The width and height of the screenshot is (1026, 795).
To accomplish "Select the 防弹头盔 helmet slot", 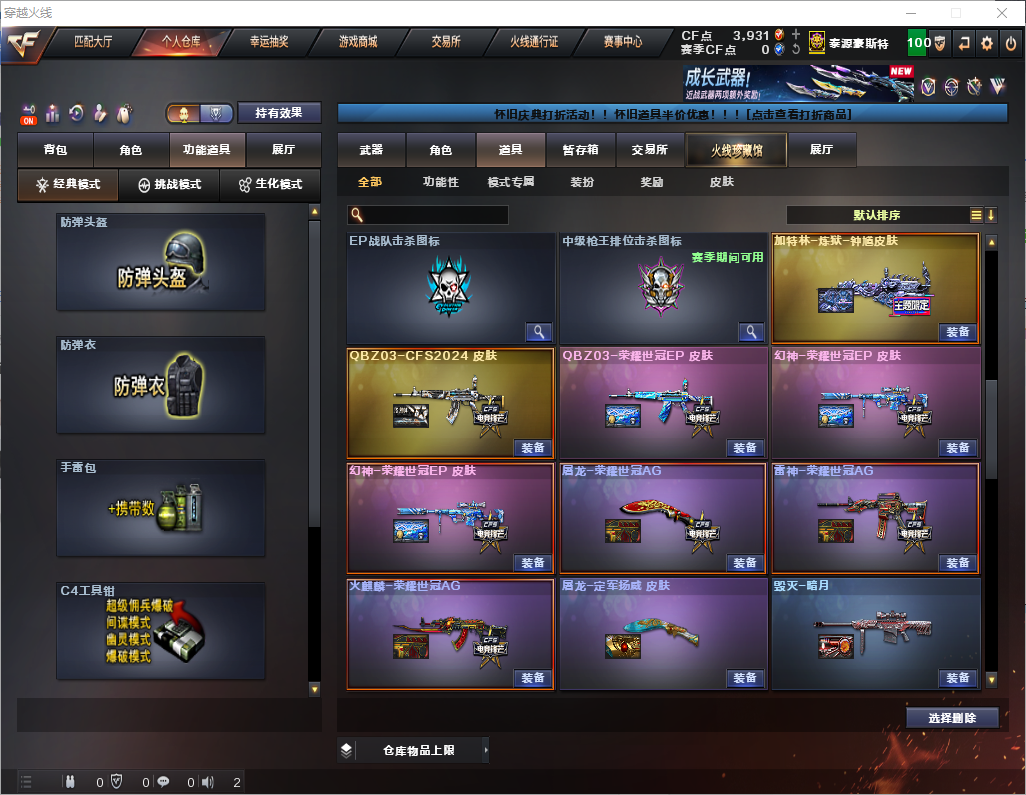I will 161,262.
